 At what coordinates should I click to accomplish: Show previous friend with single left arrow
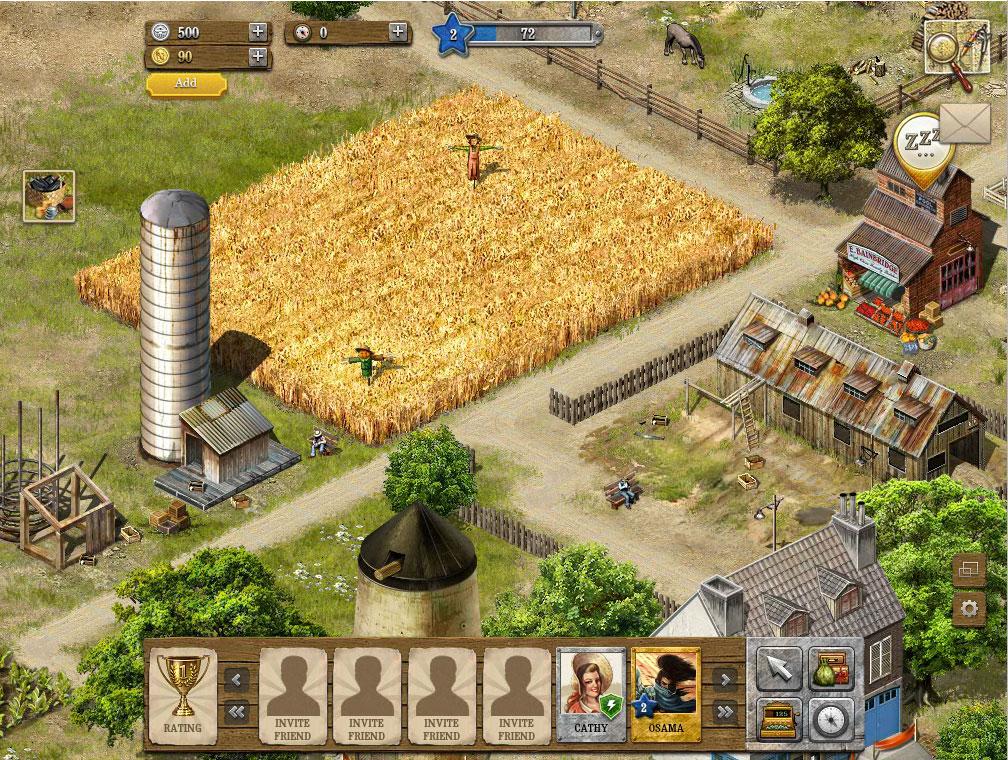click(x=237, y=680)
